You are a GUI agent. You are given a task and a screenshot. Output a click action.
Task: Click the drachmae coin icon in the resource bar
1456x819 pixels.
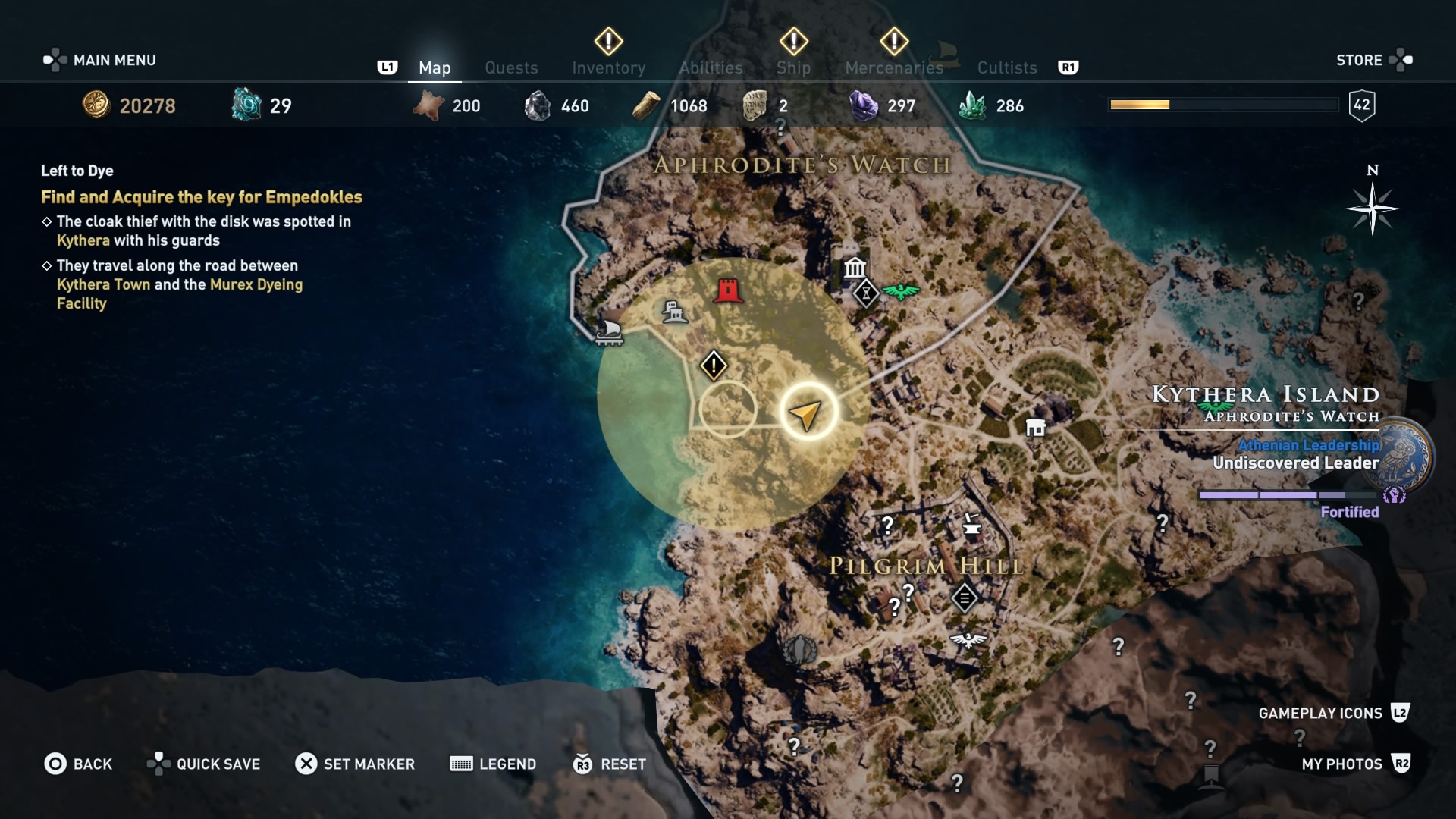pyautogui.click(x=95, y=105)
